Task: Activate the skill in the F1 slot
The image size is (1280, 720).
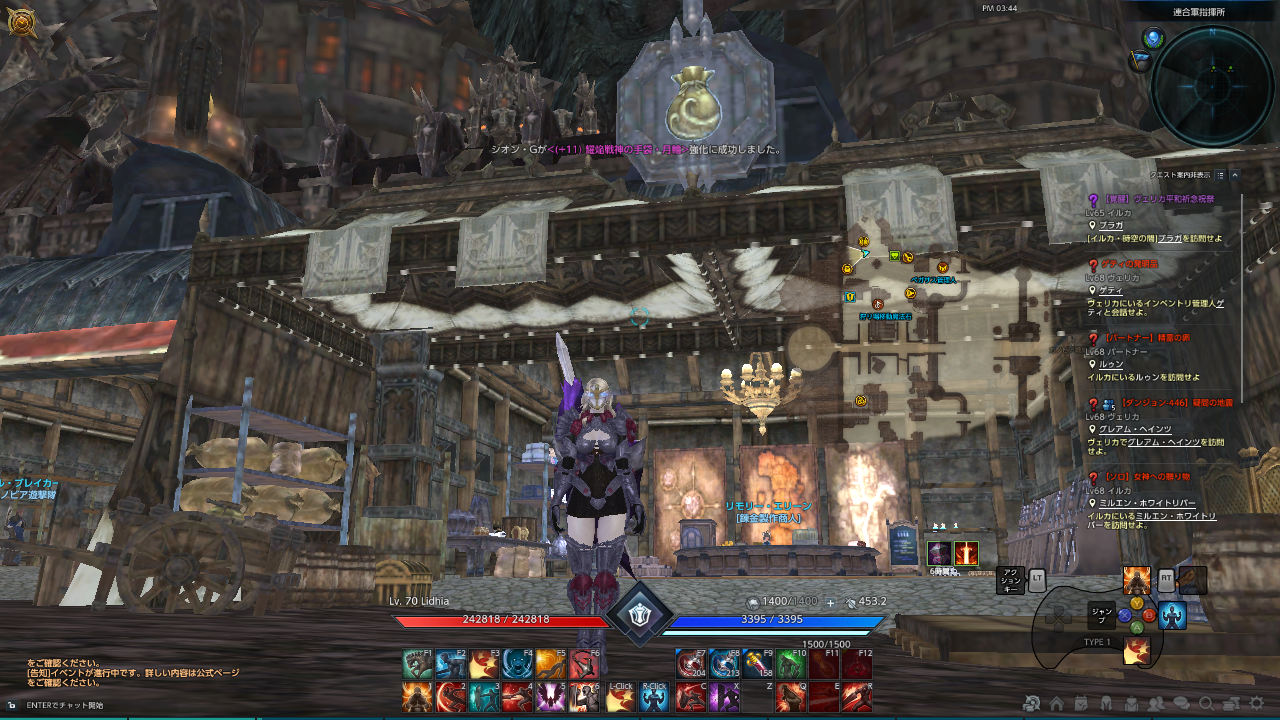Action: tap(416, 663)
